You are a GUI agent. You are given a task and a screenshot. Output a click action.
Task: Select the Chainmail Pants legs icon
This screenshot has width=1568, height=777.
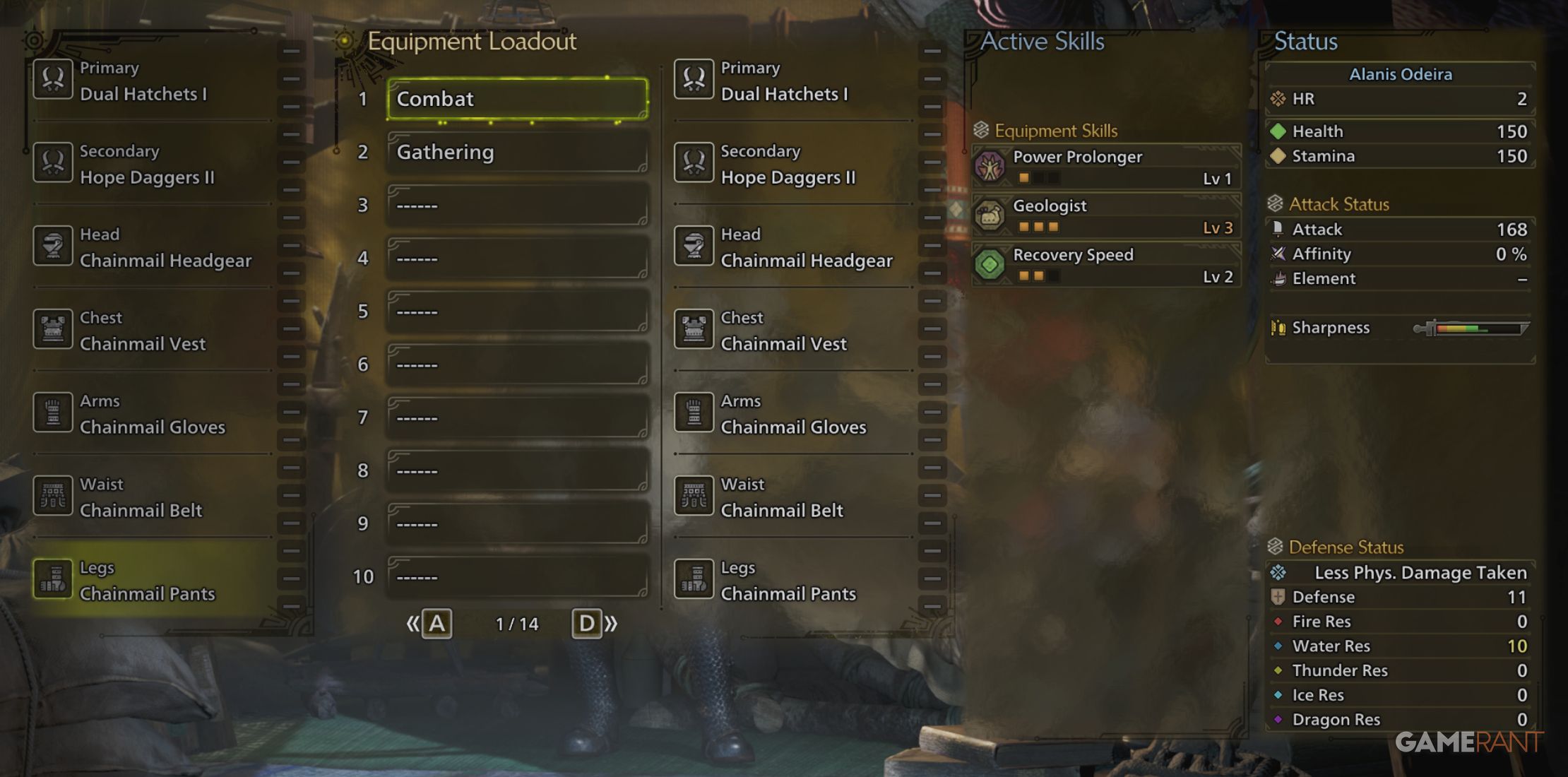pyautogui.click(x=53, y=579)
